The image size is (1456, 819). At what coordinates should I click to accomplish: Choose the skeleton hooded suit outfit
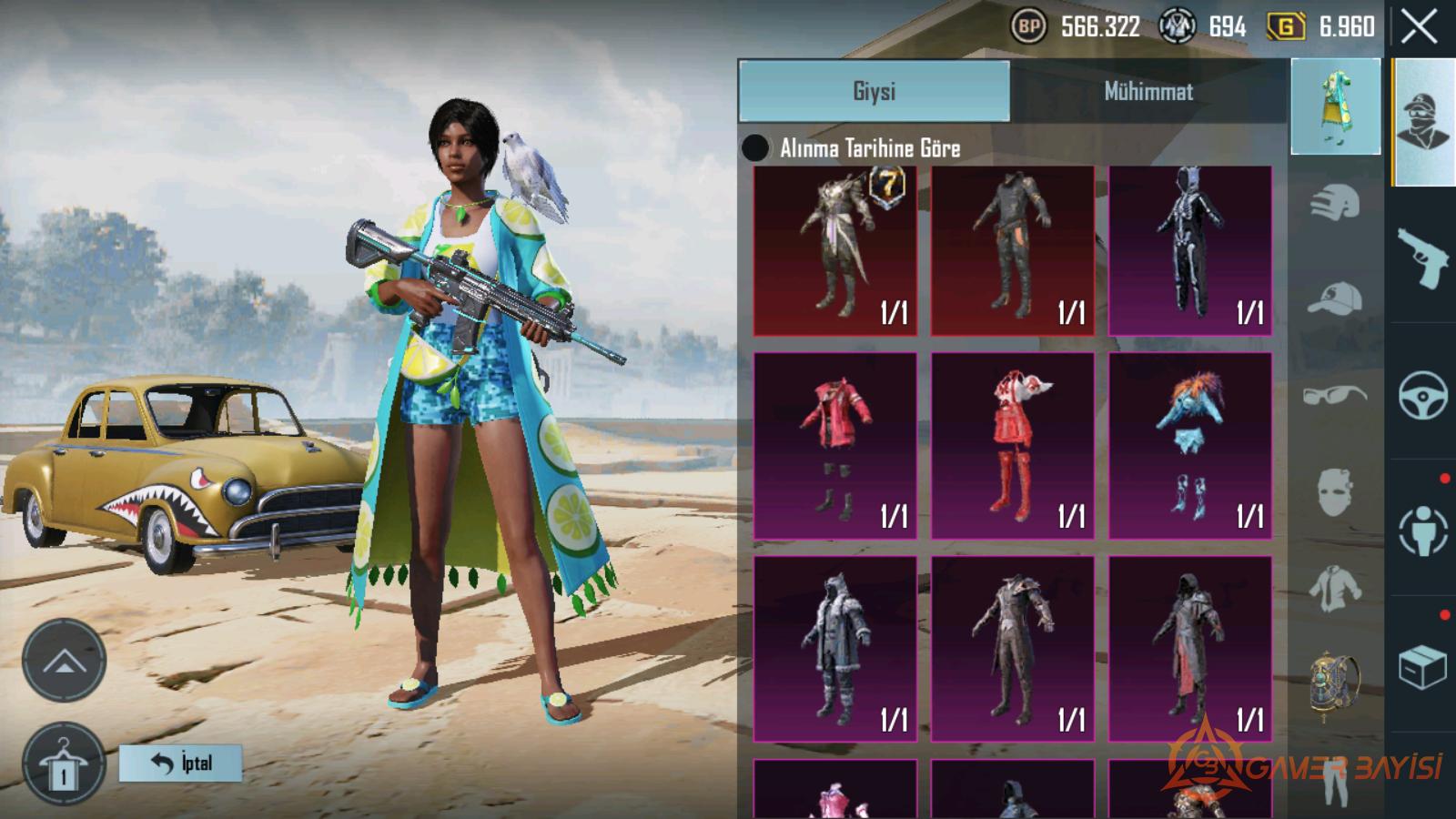pyautogui.click(x=1189, y=250)
